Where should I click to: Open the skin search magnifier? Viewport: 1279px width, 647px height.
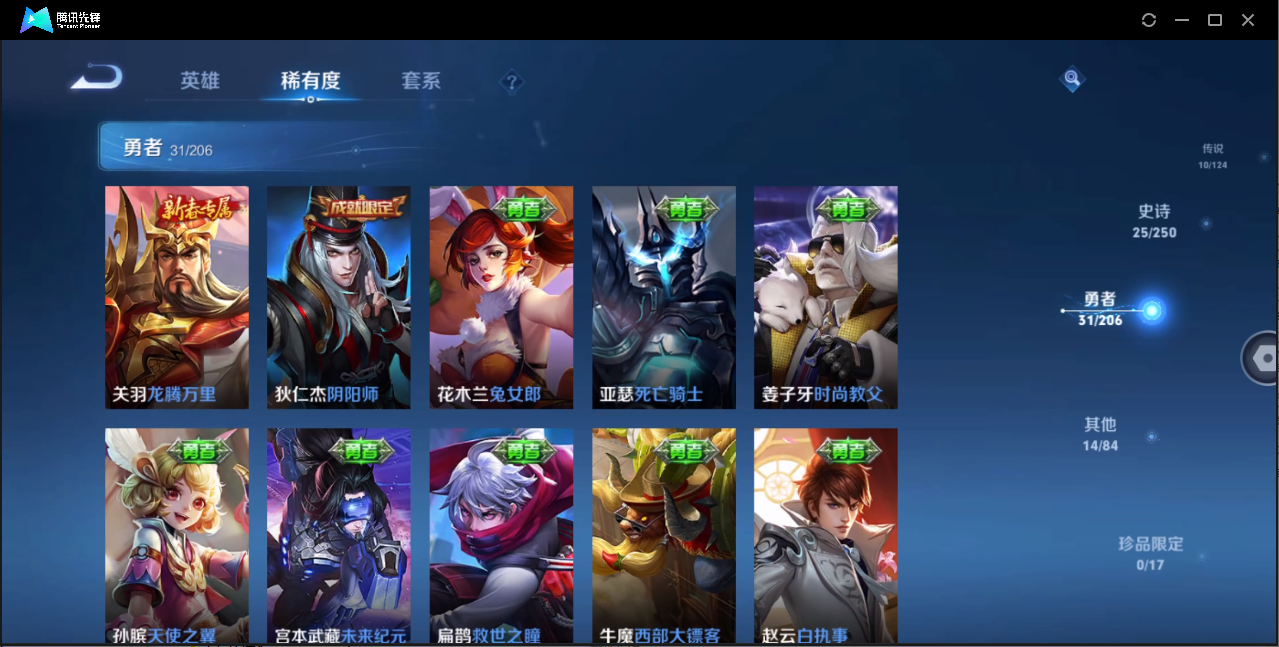[1072, 78]
